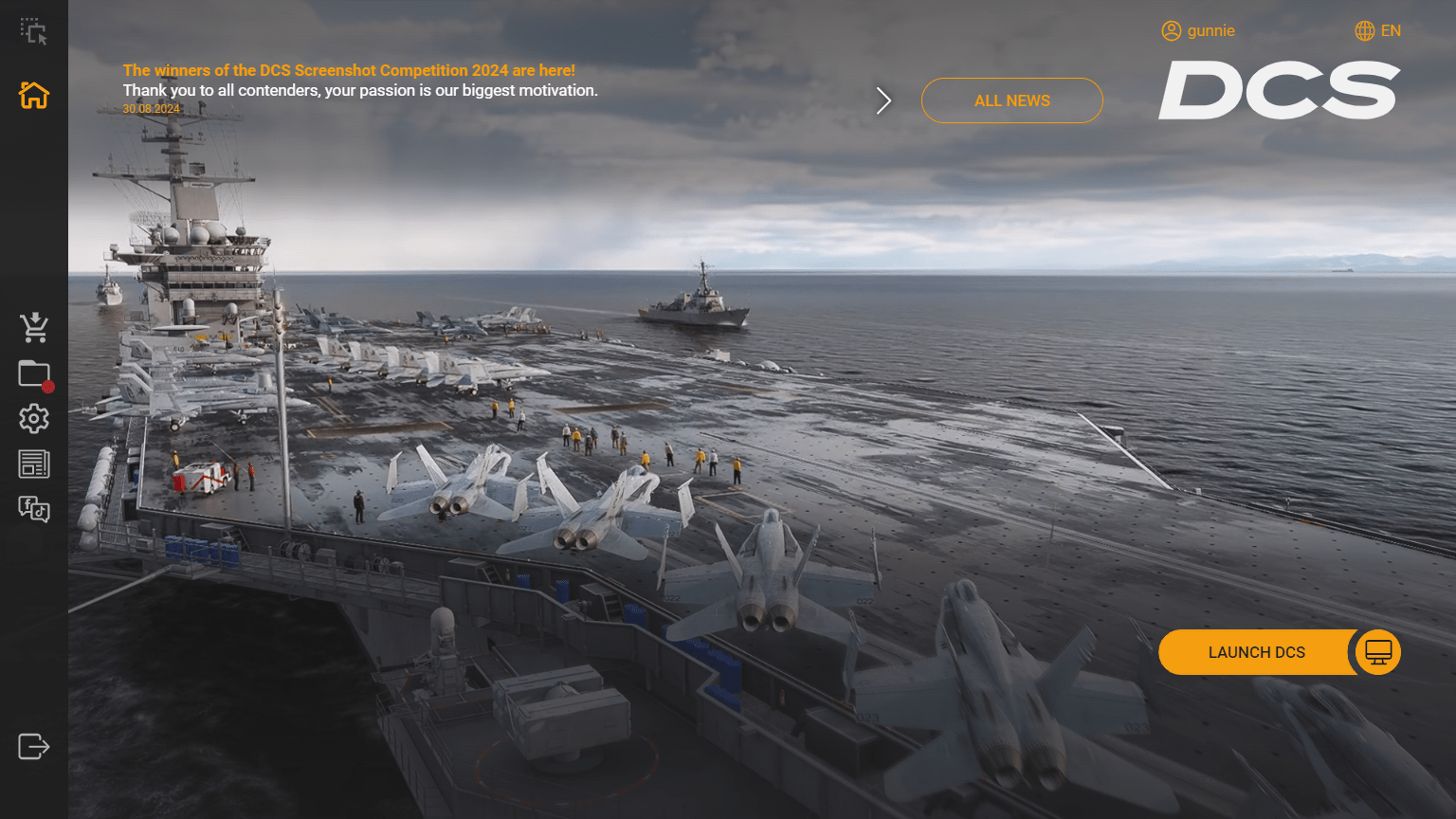
Task: Click the monitor icon beside Launch DCS
Action: point(1376,651)
